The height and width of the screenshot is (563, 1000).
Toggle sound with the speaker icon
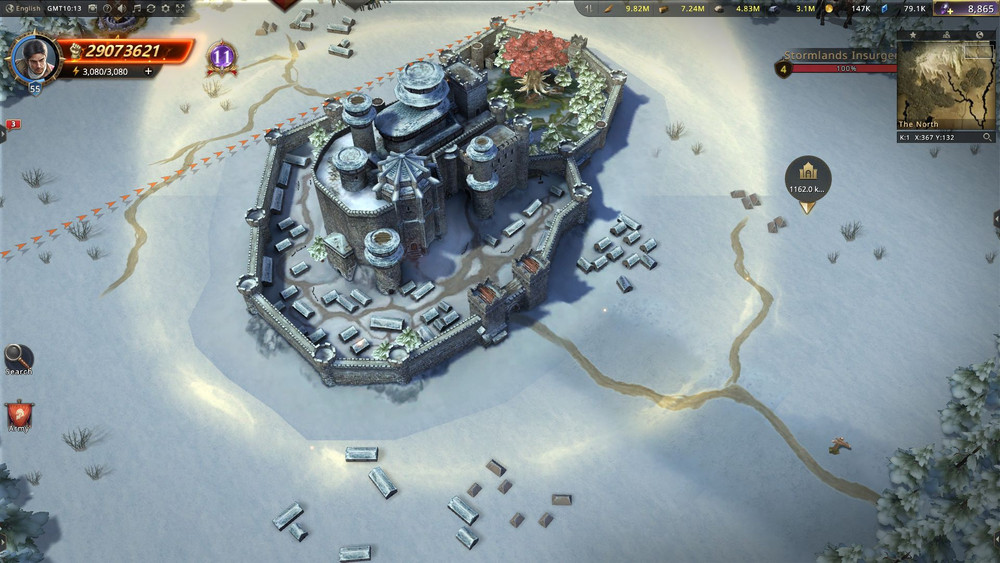point(122,8)
